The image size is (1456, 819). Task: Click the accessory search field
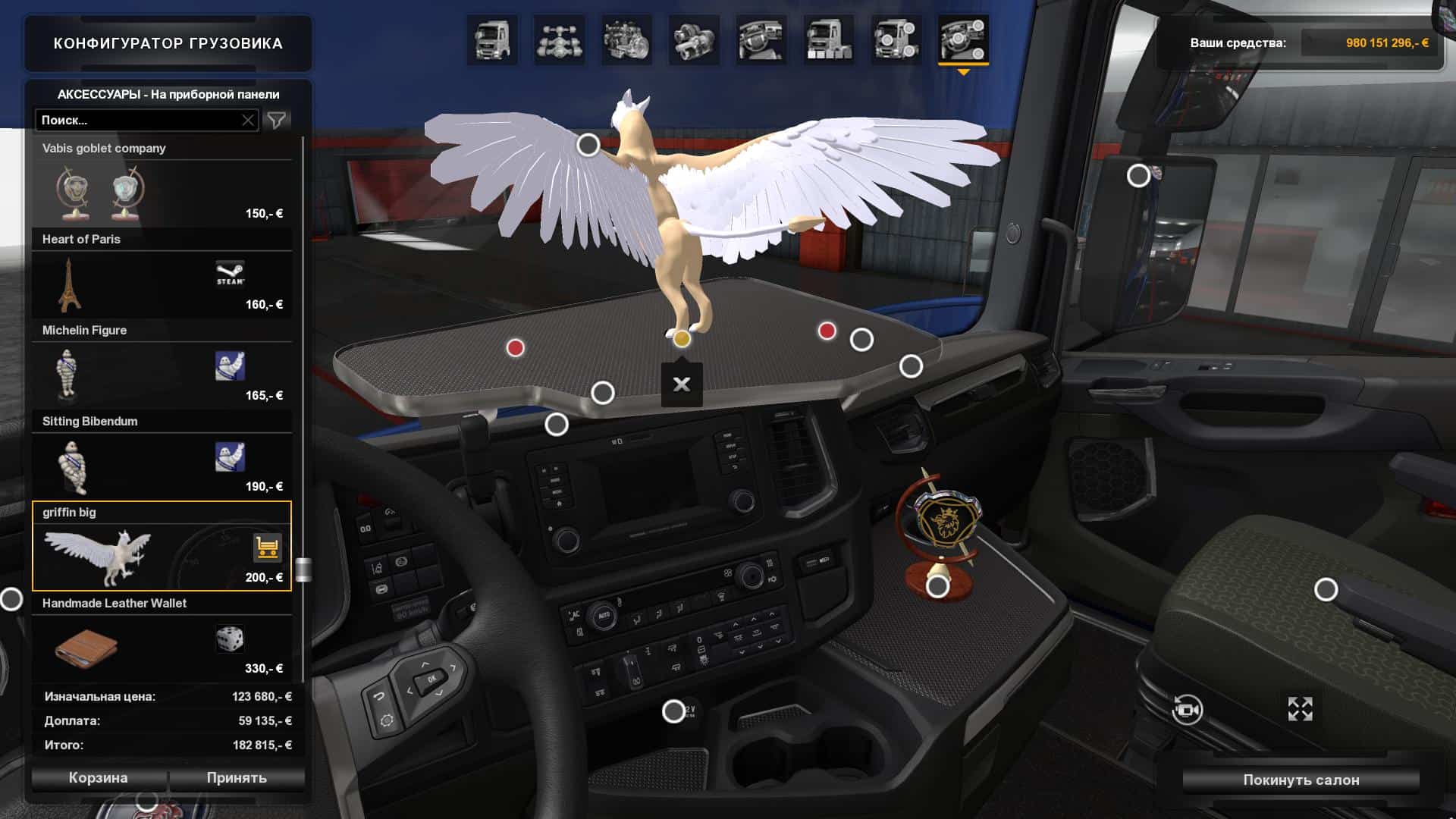tap(136, 120)
